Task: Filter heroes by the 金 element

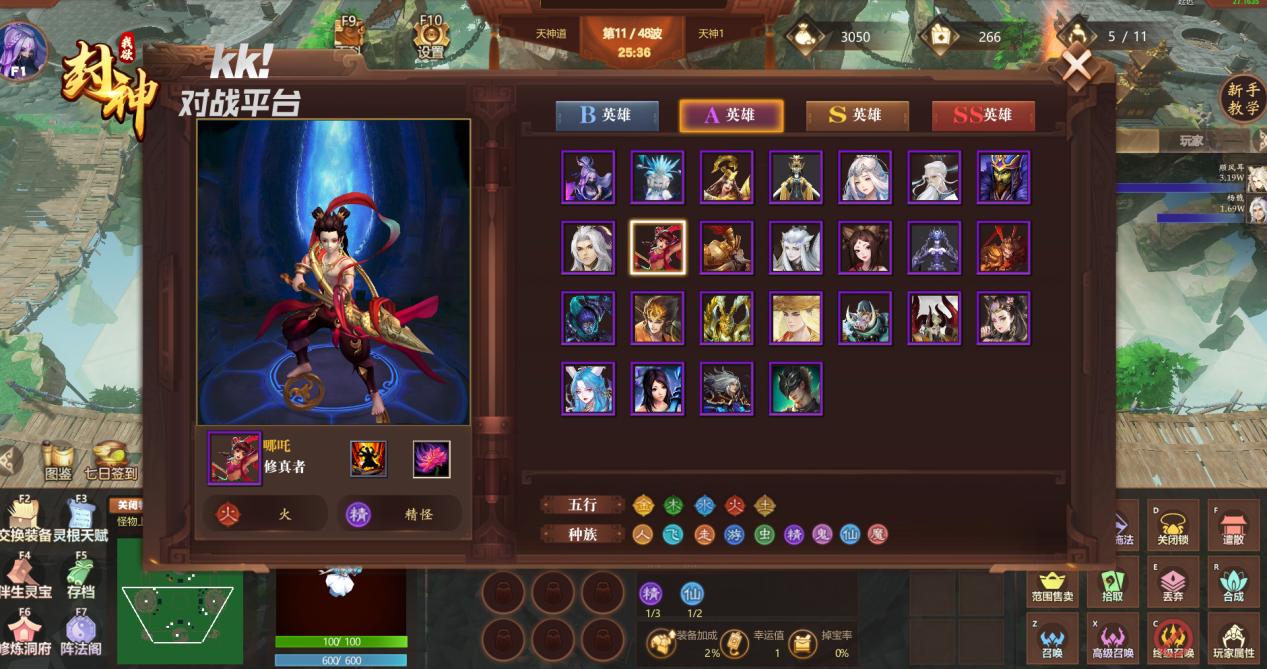Action: (x=643, y=506)
